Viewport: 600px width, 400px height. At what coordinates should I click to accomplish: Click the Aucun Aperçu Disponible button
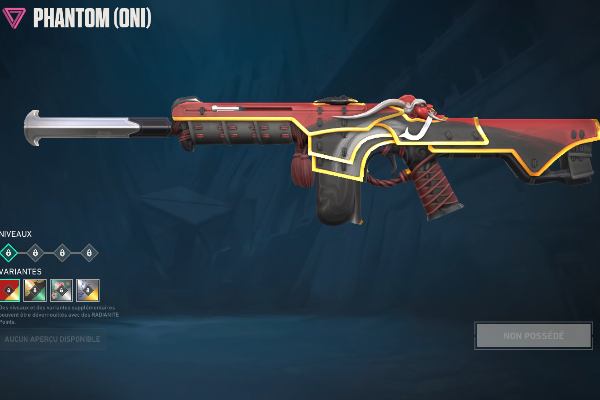pos(50,339)
